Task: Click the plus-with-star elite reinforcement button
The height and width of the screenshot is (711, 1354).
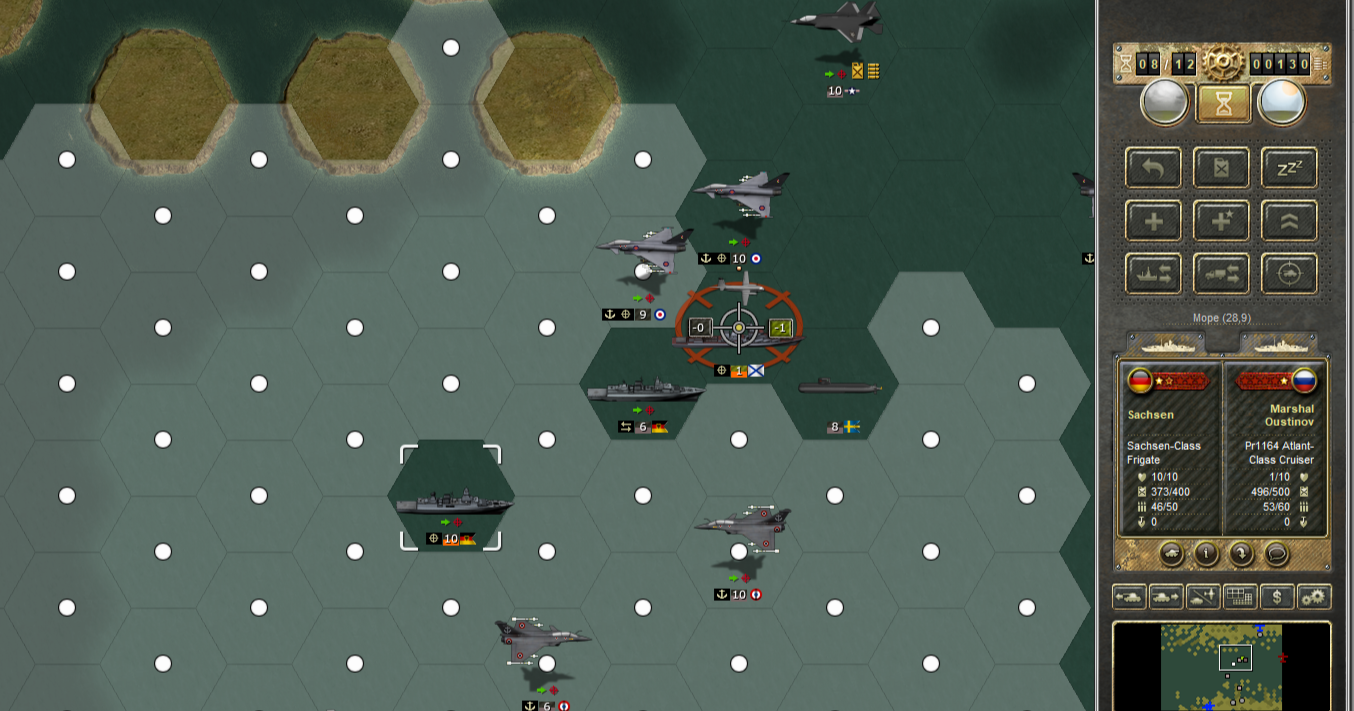Action: click(1221, 221)
